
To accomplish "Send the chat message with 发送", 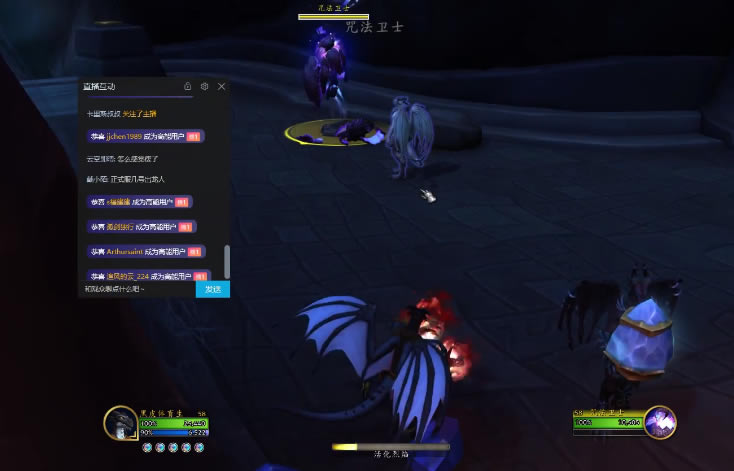I will (x=212, y=289).
